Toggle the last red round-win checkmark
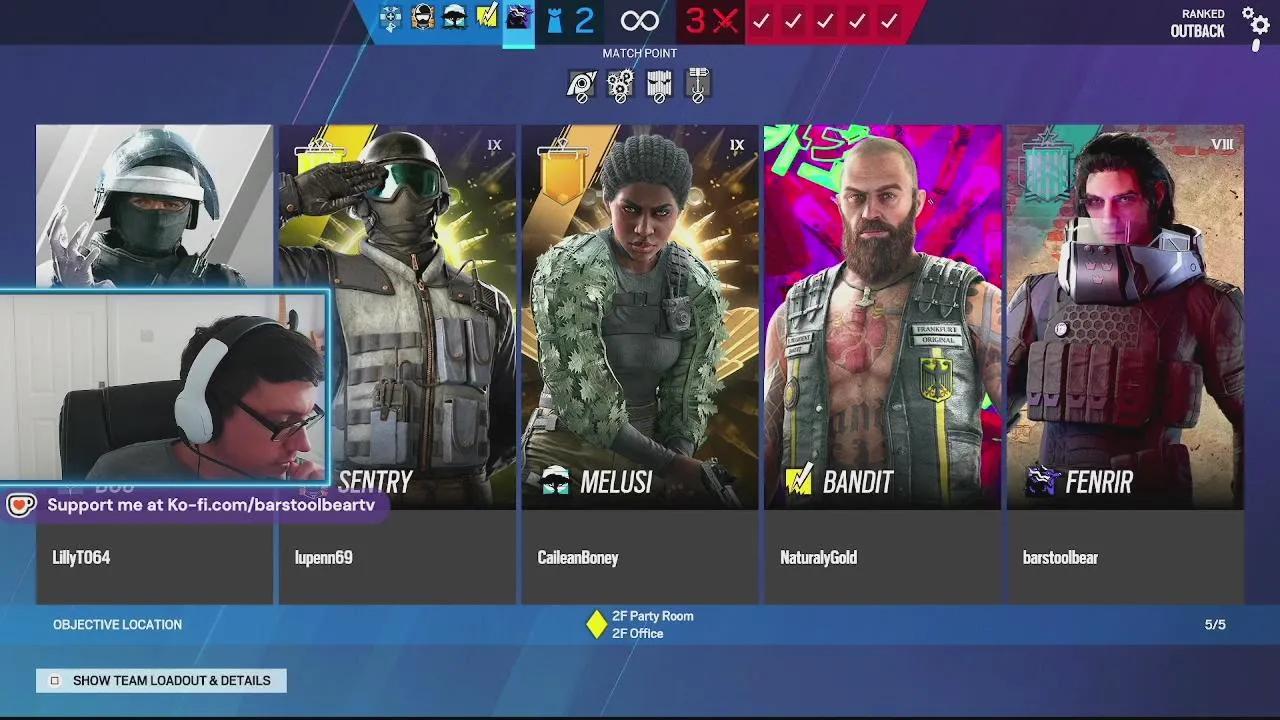 [x=890, y=20]
